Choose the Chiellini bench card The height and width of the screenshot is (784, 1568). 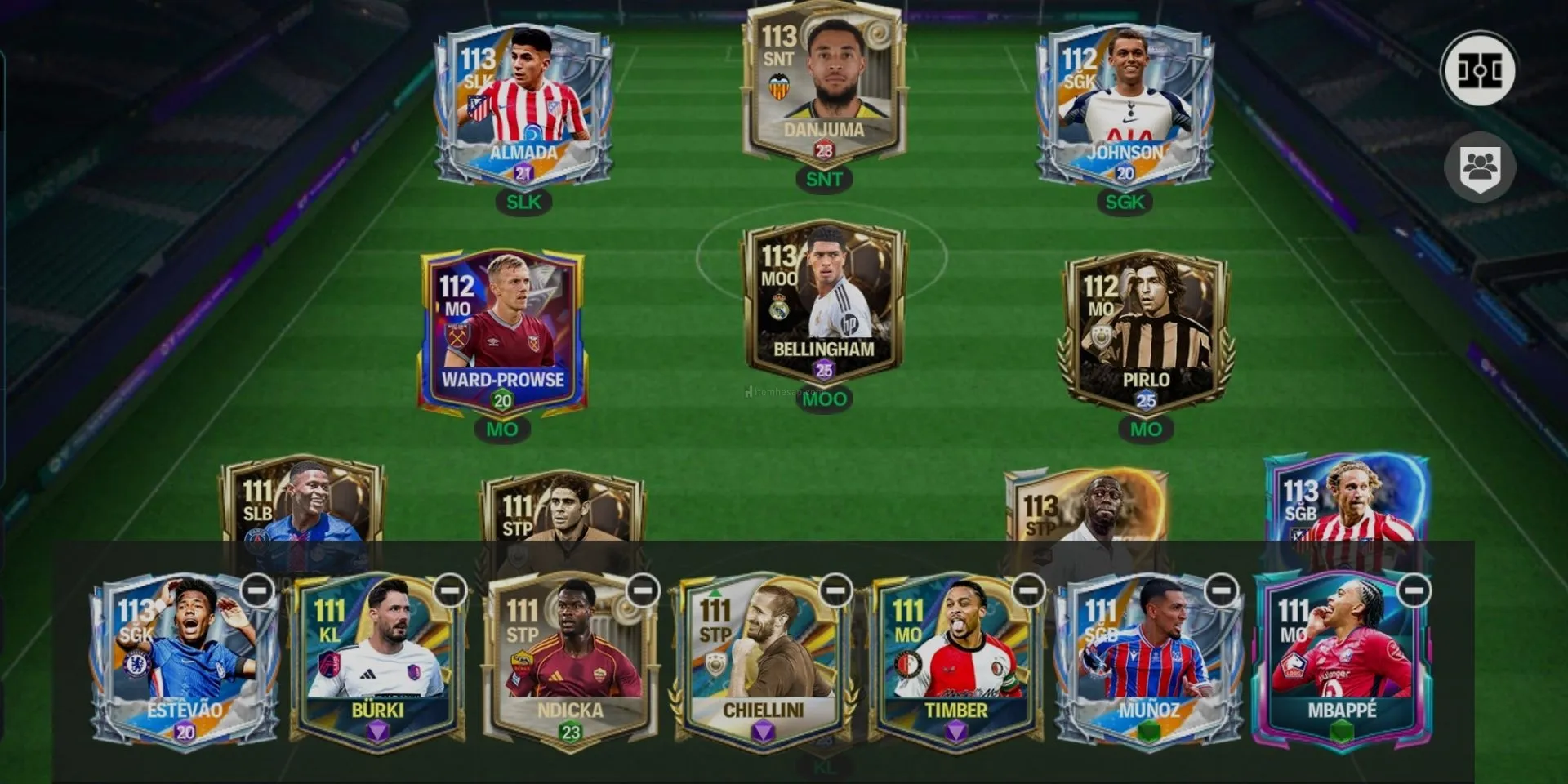tap(763, 661)
